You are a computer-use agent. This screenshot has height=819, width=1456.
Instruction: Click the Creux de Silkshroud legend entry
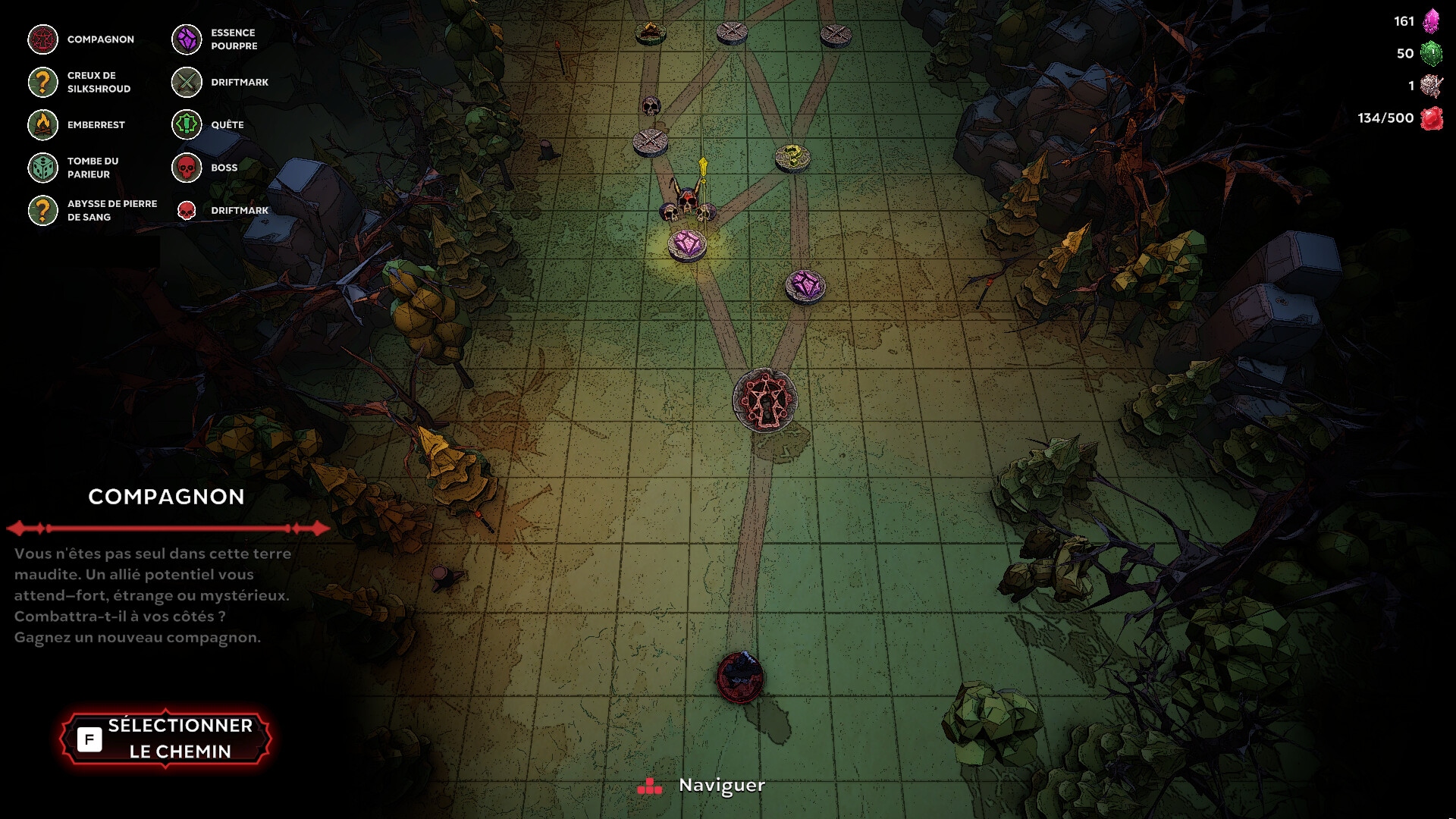(81, 82)
